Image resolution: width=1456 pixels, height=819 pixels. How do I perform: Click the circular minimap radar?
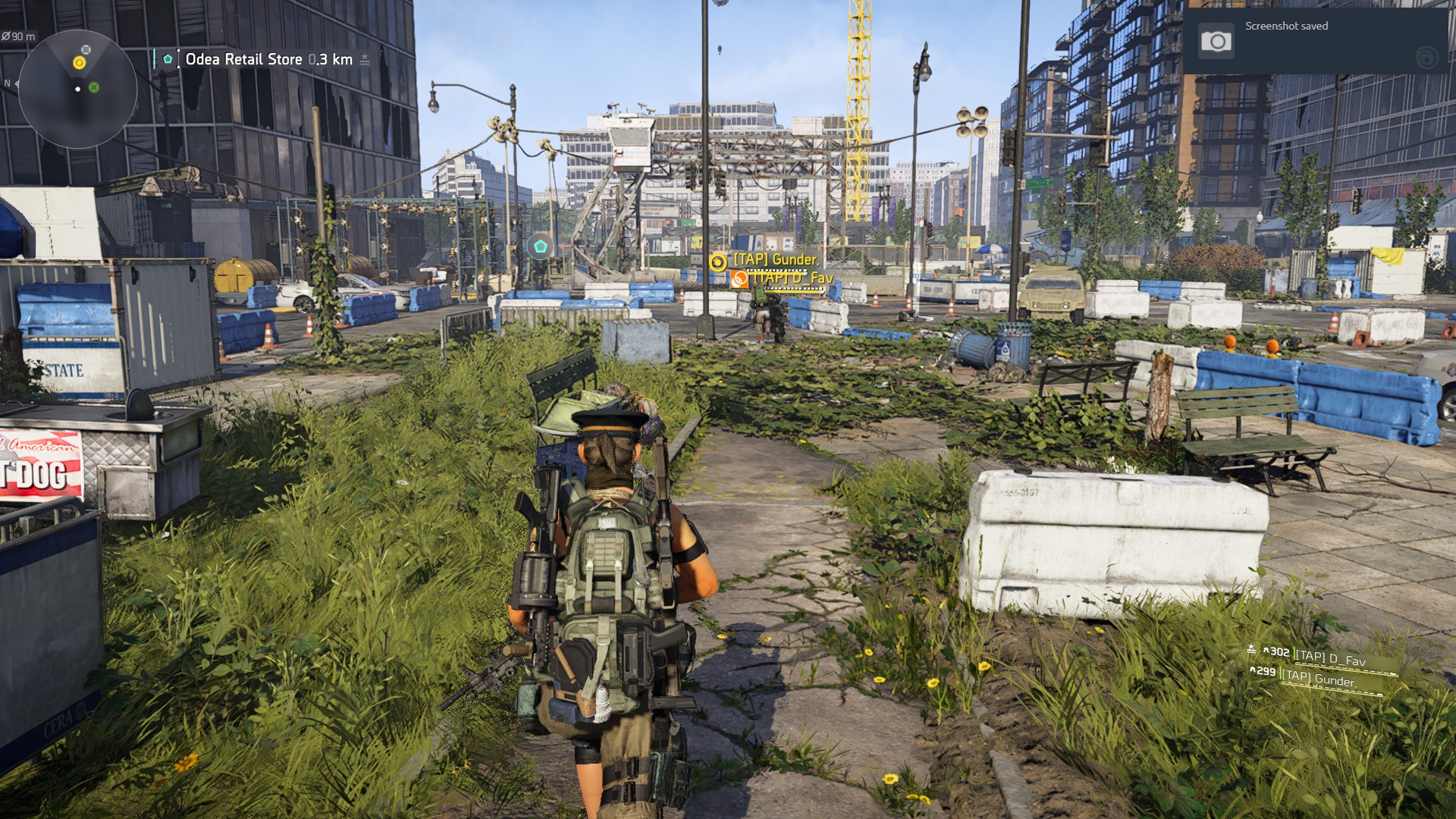77,89
